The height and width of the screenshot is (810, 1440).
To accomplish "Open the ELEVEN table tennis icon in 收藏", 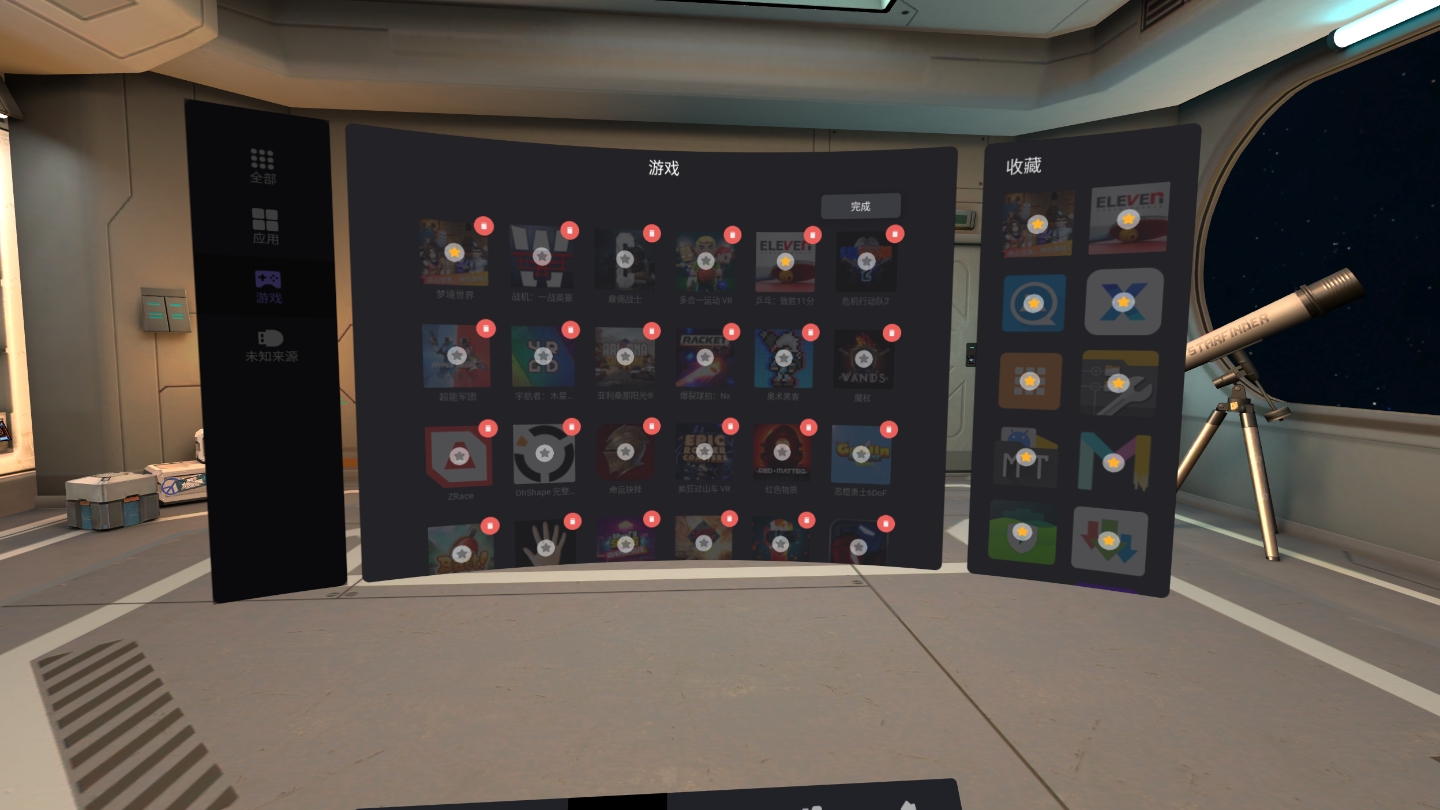I will click(1128, 220).
